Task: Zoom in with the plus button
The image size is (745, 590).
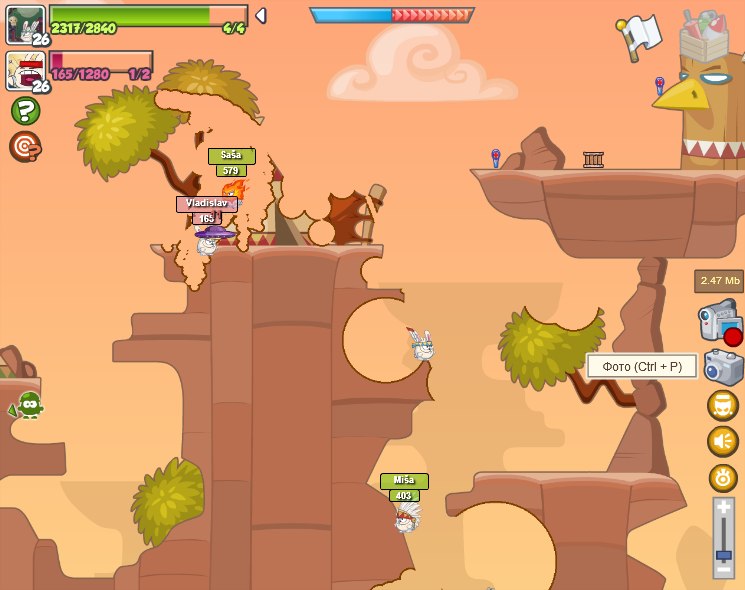Action: click(x=724, y=509)
